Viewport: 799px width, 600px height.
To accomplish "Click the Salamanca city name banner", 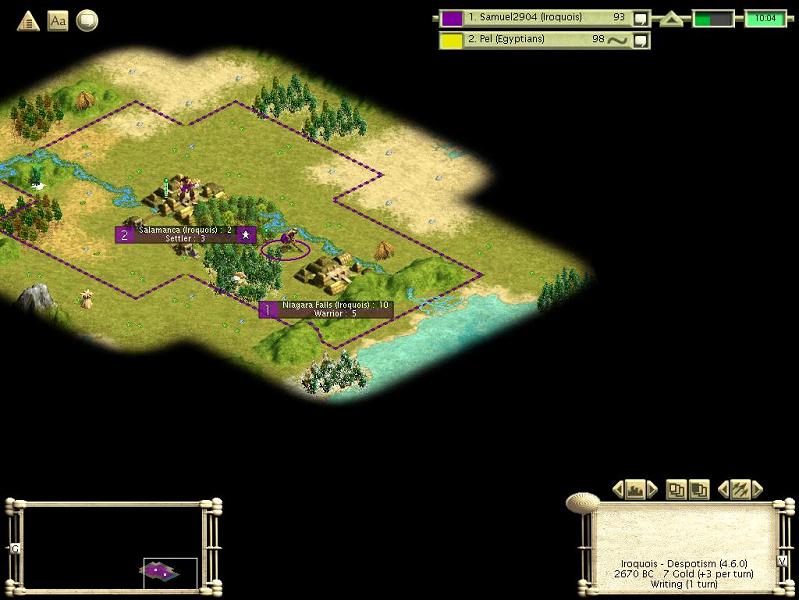I will pos(186,234).
